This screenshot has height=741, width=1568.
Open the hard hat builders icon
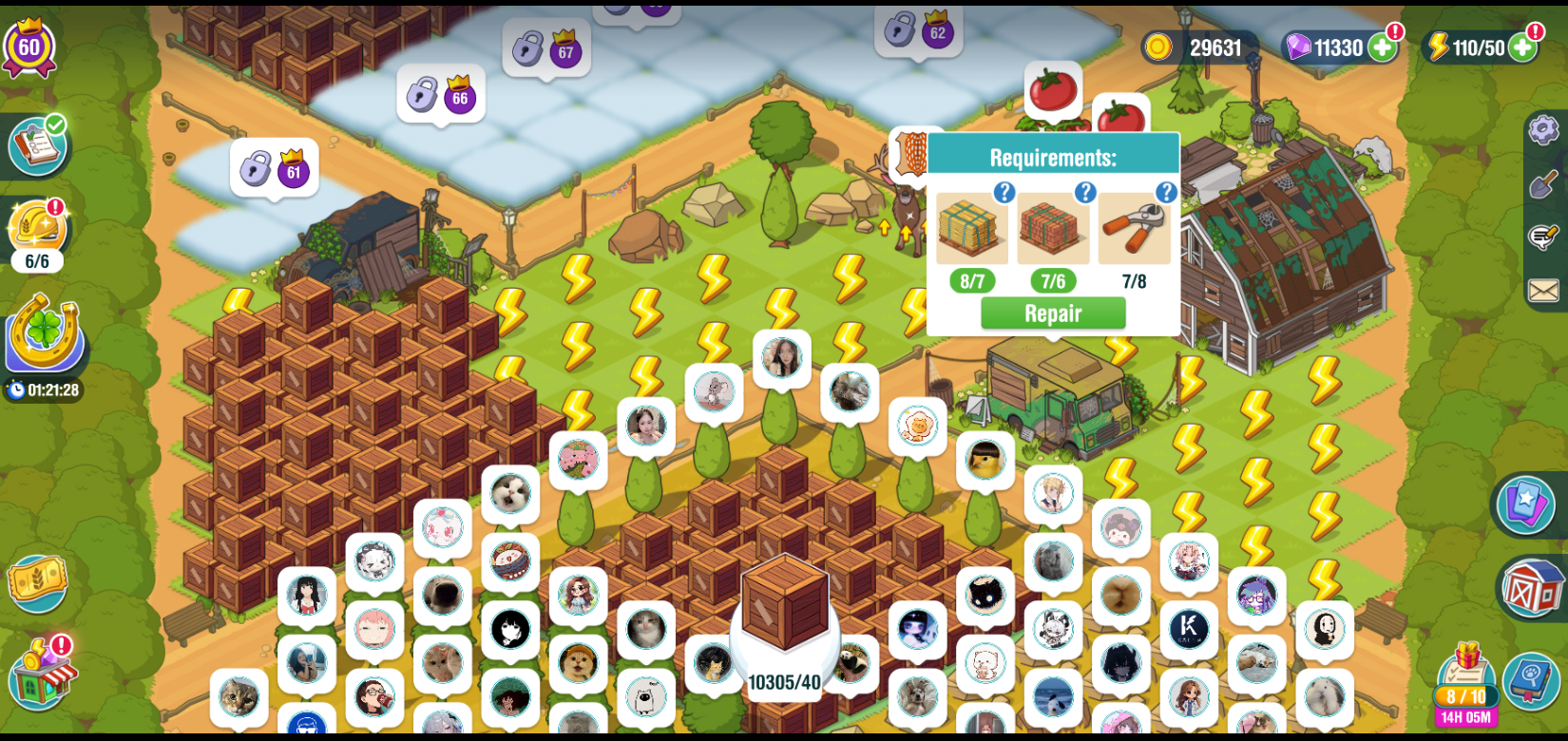(37, 228)
